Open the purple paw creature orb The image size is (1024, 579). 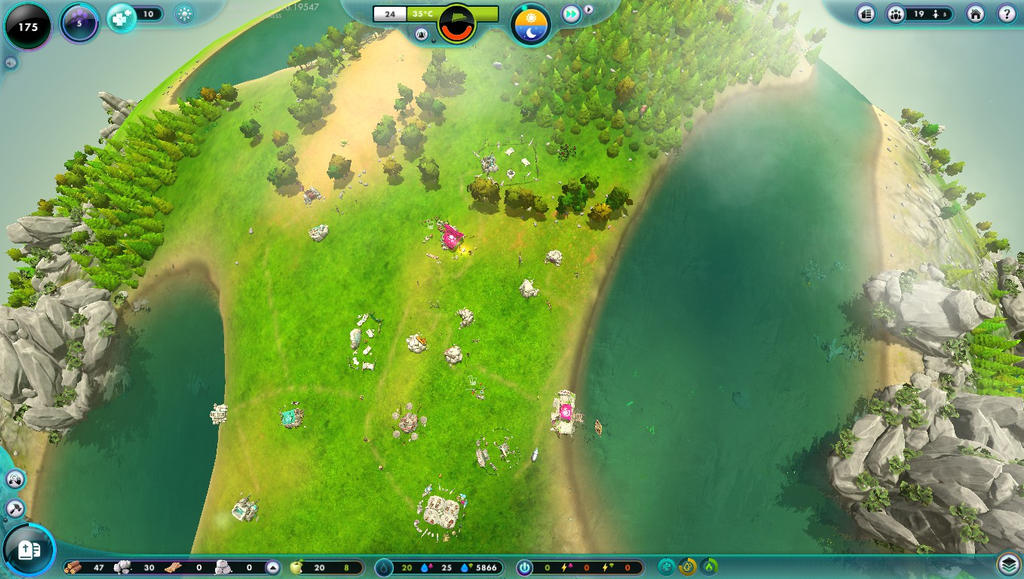[80, 23]
